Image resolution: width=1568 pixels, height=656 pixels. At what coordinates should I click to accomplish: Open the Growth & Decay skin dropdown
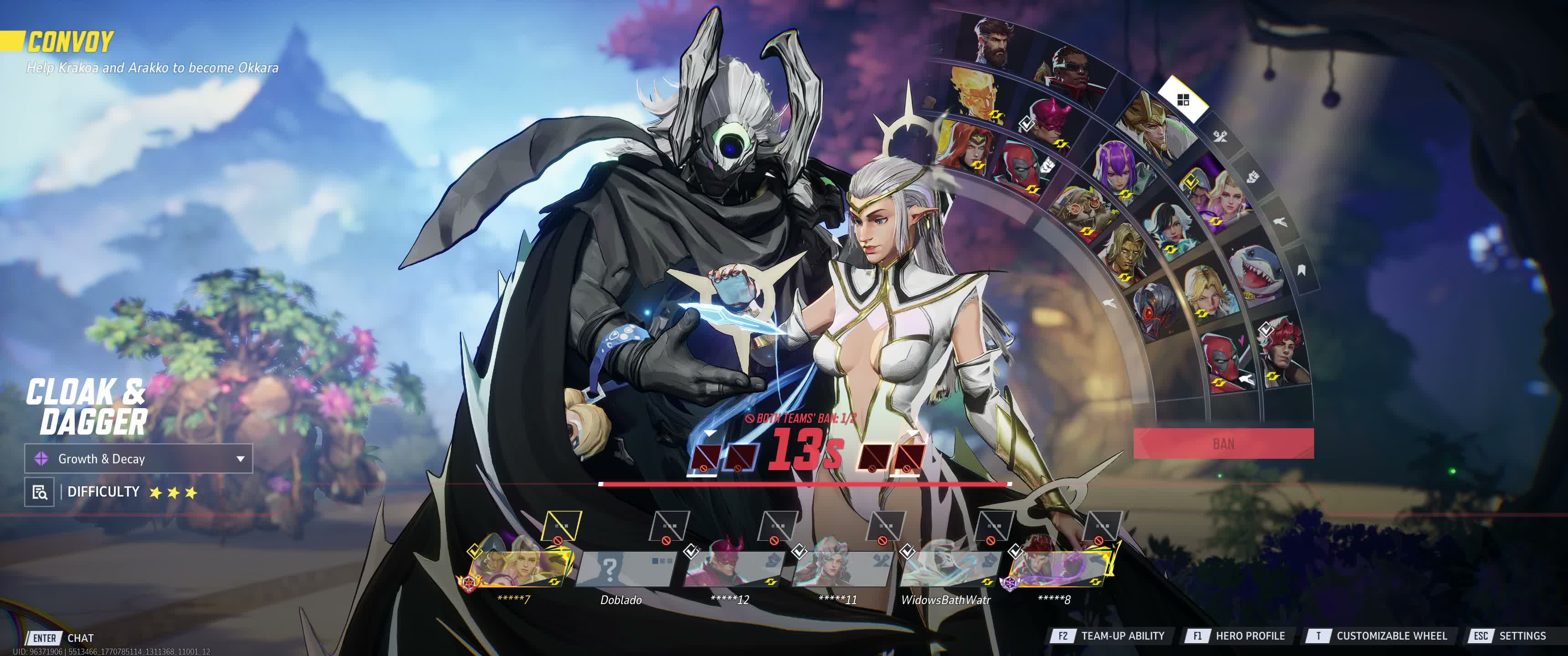point(138,459)
